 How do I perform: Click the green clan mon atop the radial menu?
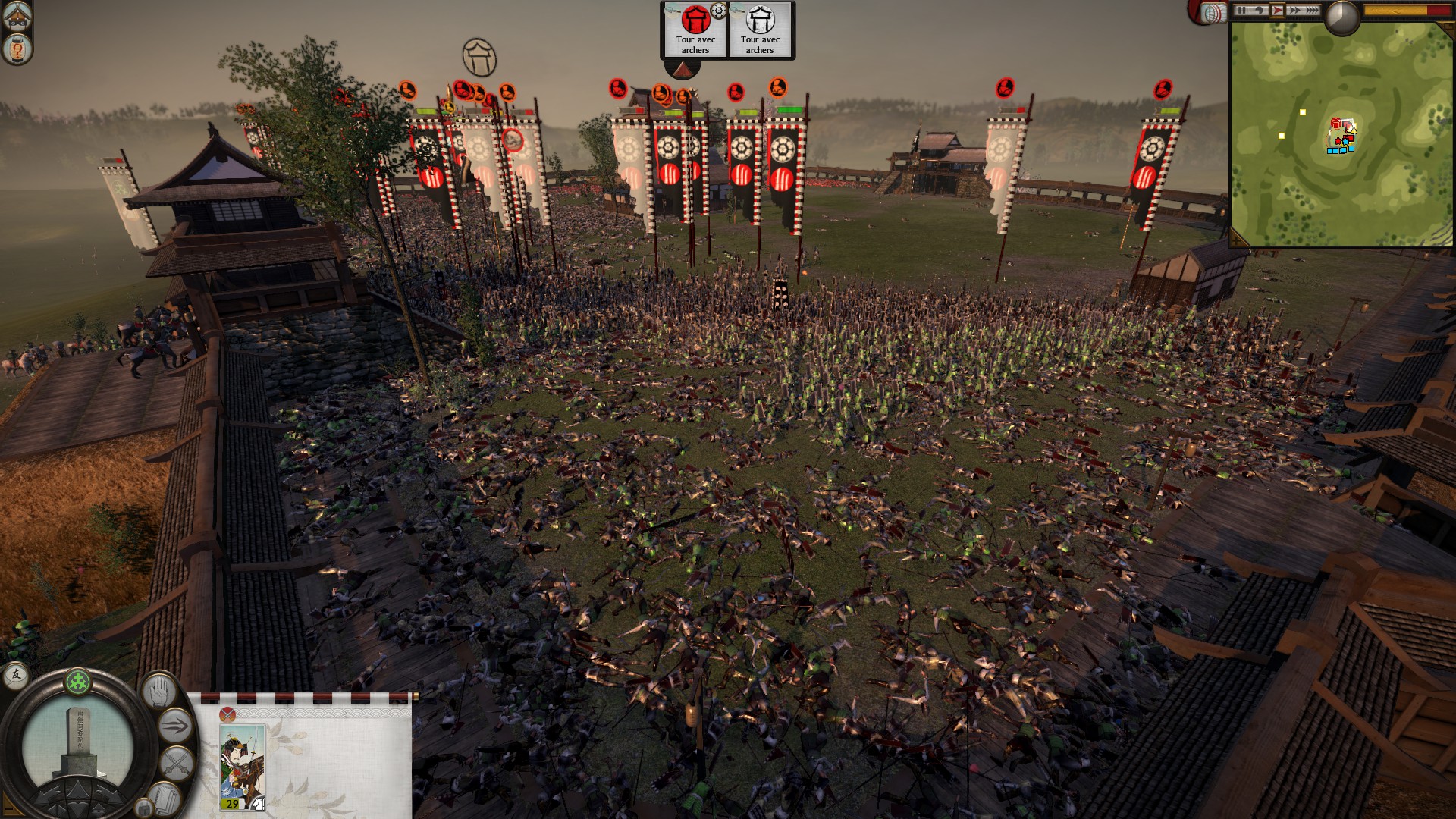(77, 682)
